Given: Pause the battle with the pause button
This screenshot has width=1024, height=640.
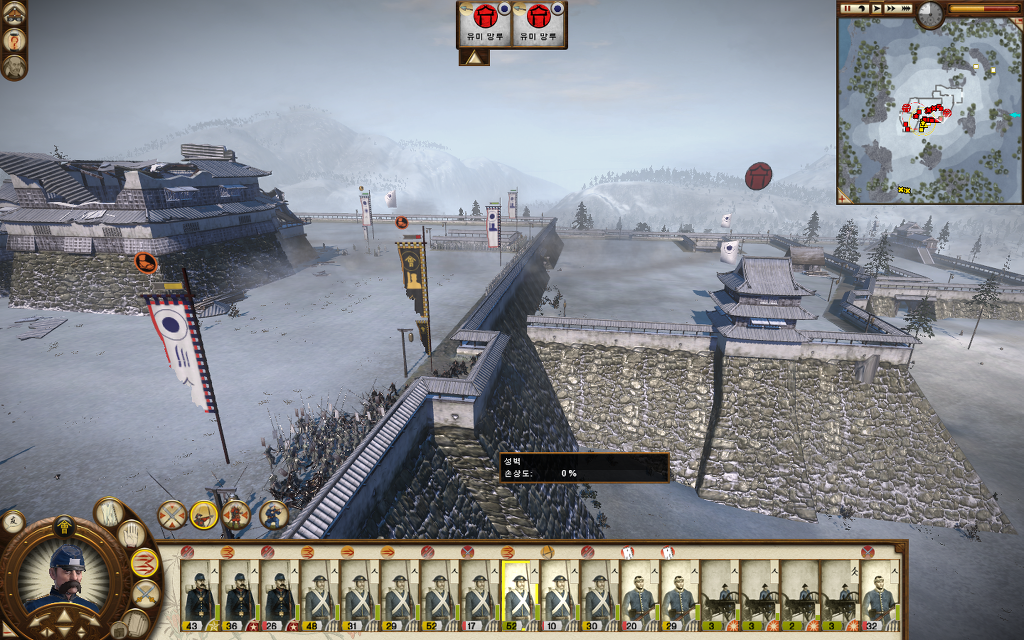Looking at the screenshot, I should click(x=846, y=8).
